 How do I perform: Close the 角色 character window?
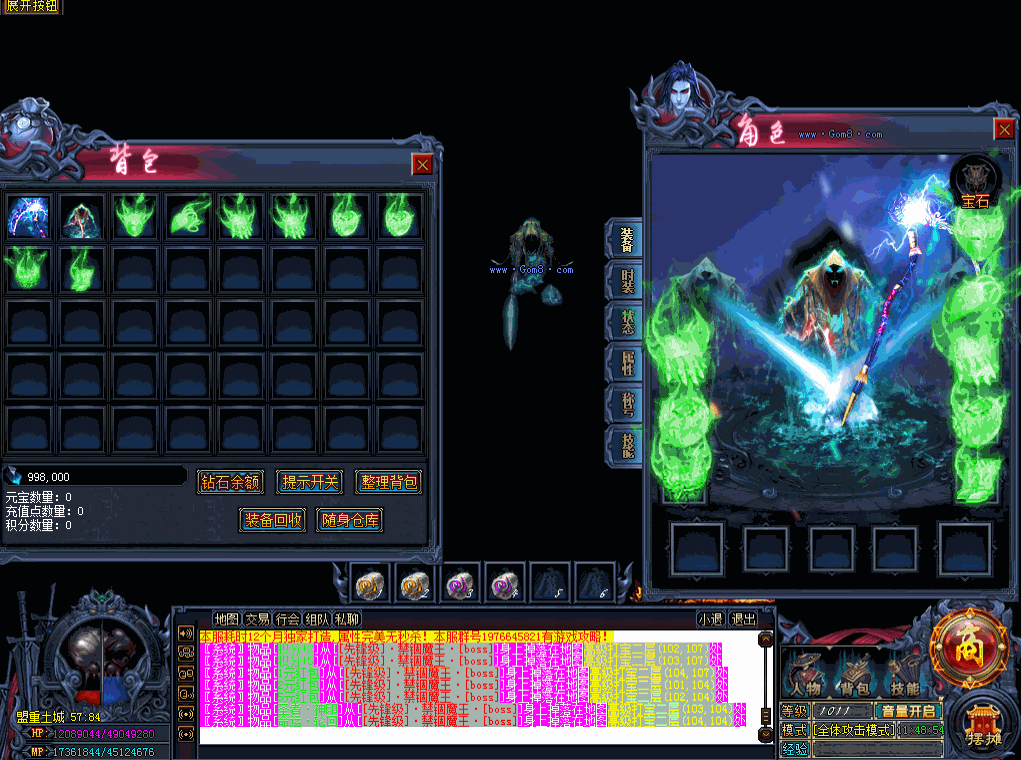point(1005,129)
